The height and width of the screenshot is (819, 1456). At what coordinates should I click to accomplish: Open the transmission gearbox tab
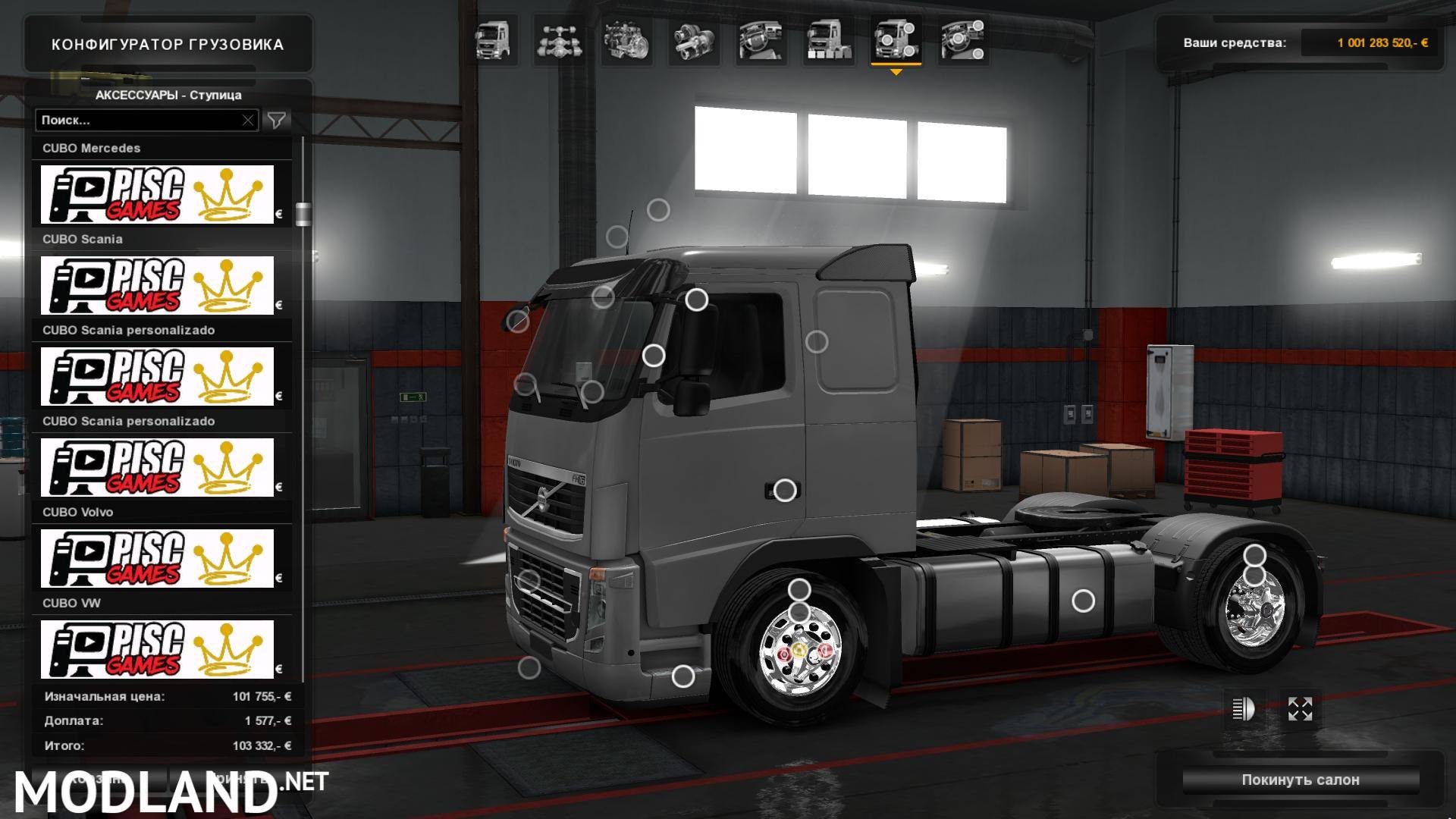point(694,40)
